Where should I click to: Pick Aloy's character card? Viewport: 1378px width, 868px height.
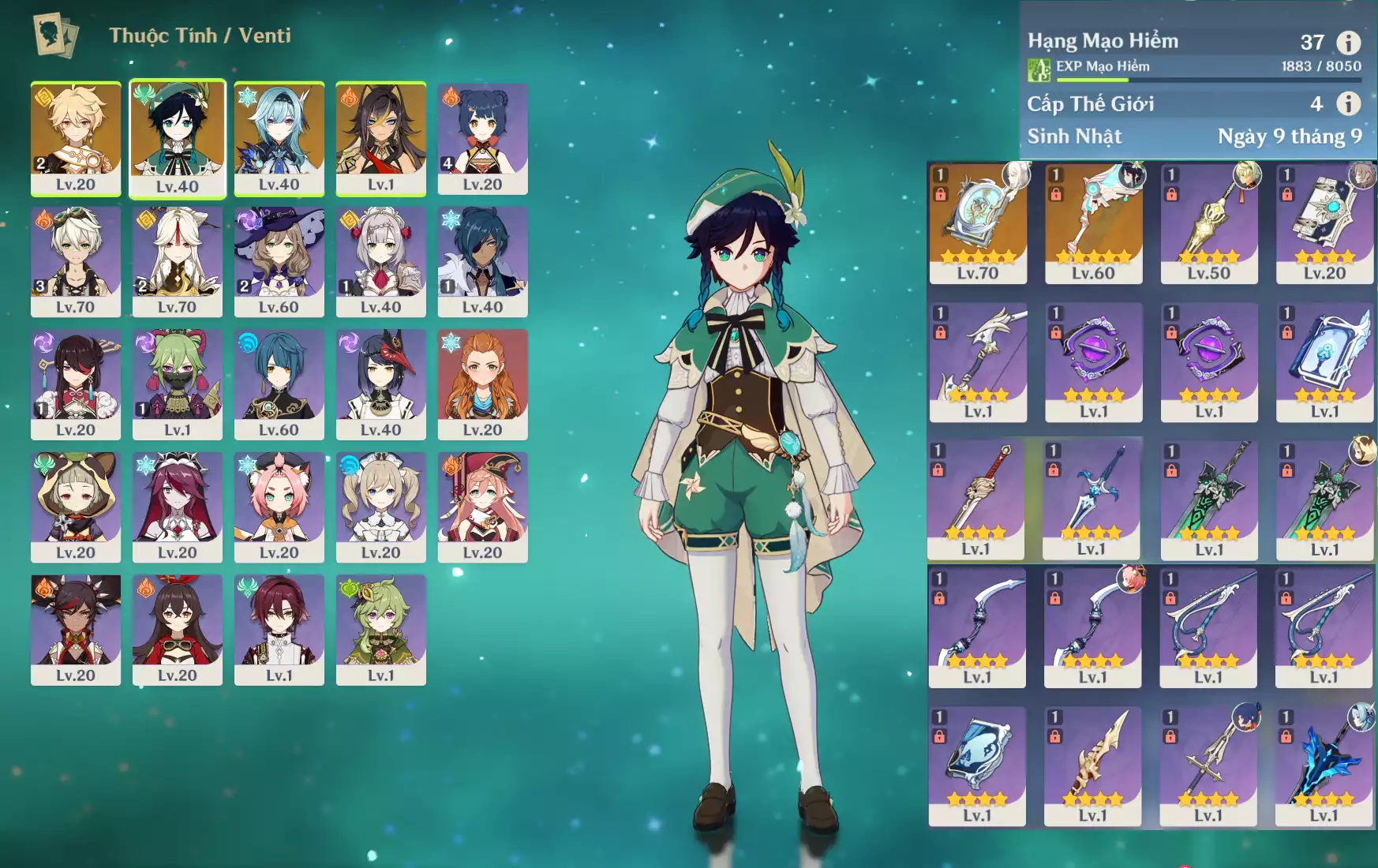click(483, 384)
